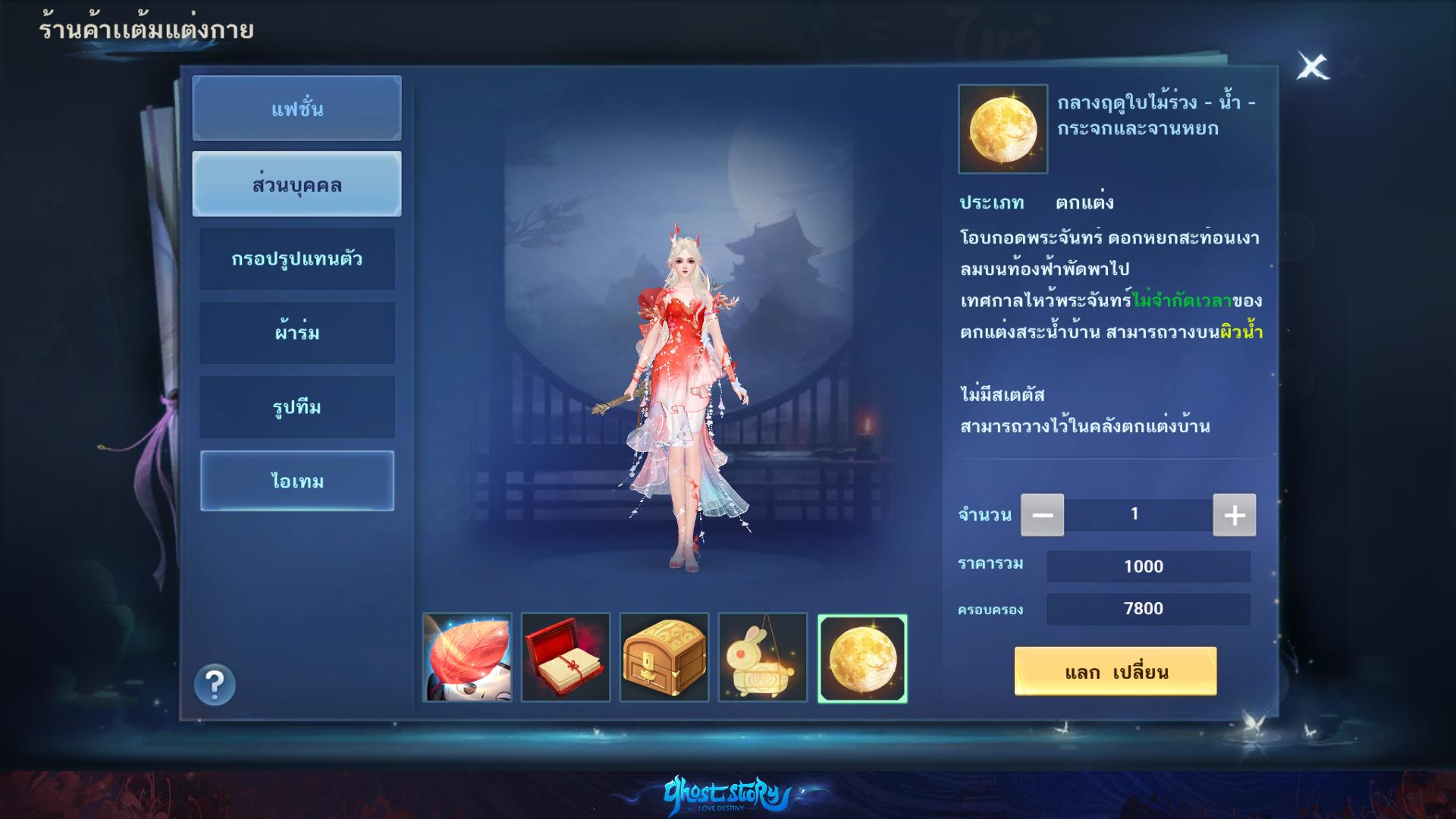Viewport: 1456px width, 819px height.
Task: Switch to the แฟชั่น tab
Action: [x=297, y=108]
